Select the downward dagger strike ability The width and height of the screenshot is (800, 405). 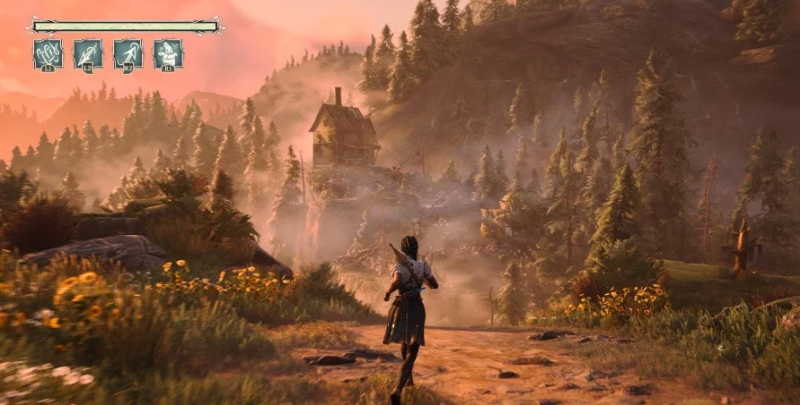point(88,53)
